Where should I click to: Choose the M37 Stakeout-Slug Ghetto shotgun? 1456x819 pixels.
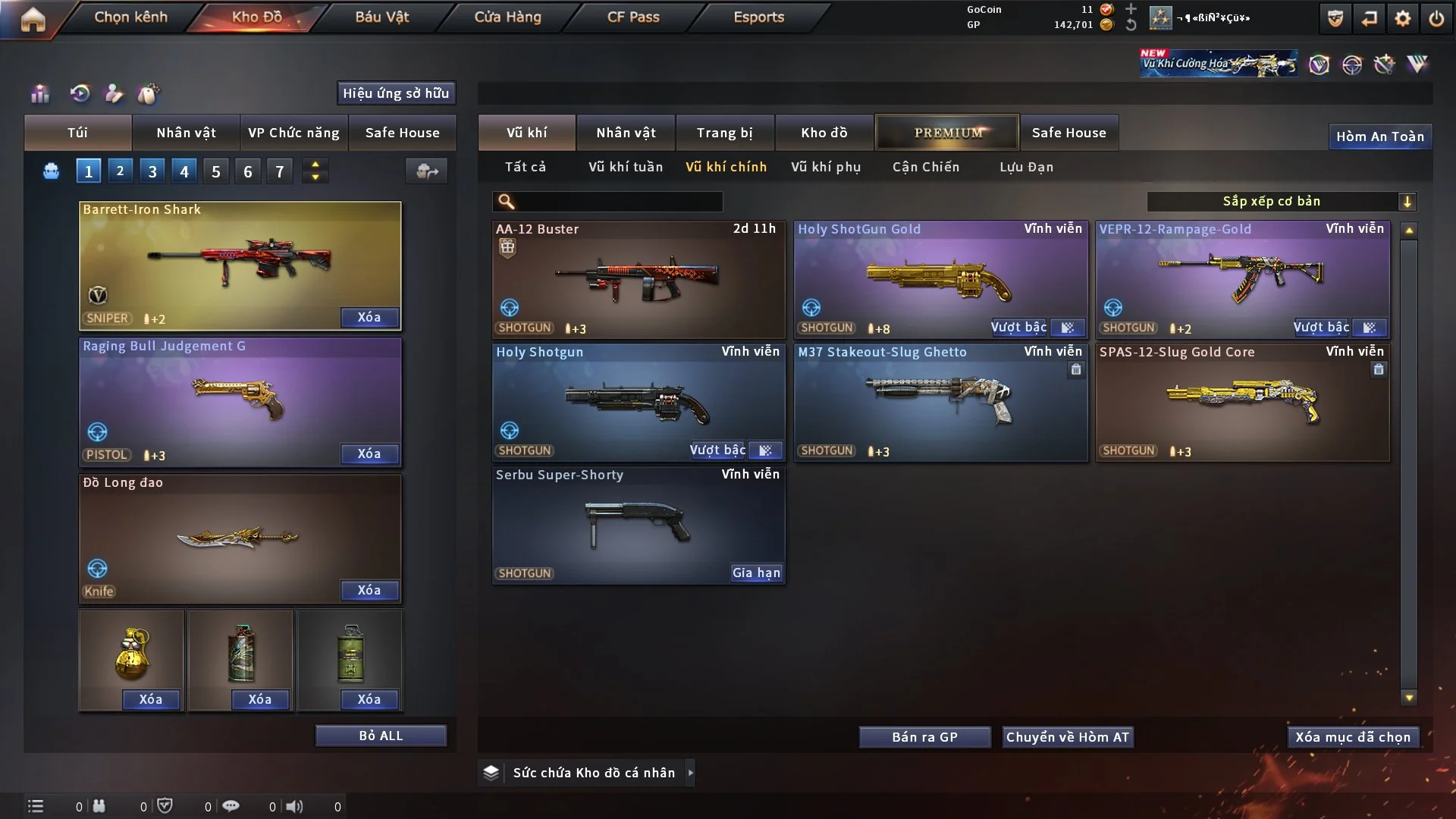click(x=940, y=402)
